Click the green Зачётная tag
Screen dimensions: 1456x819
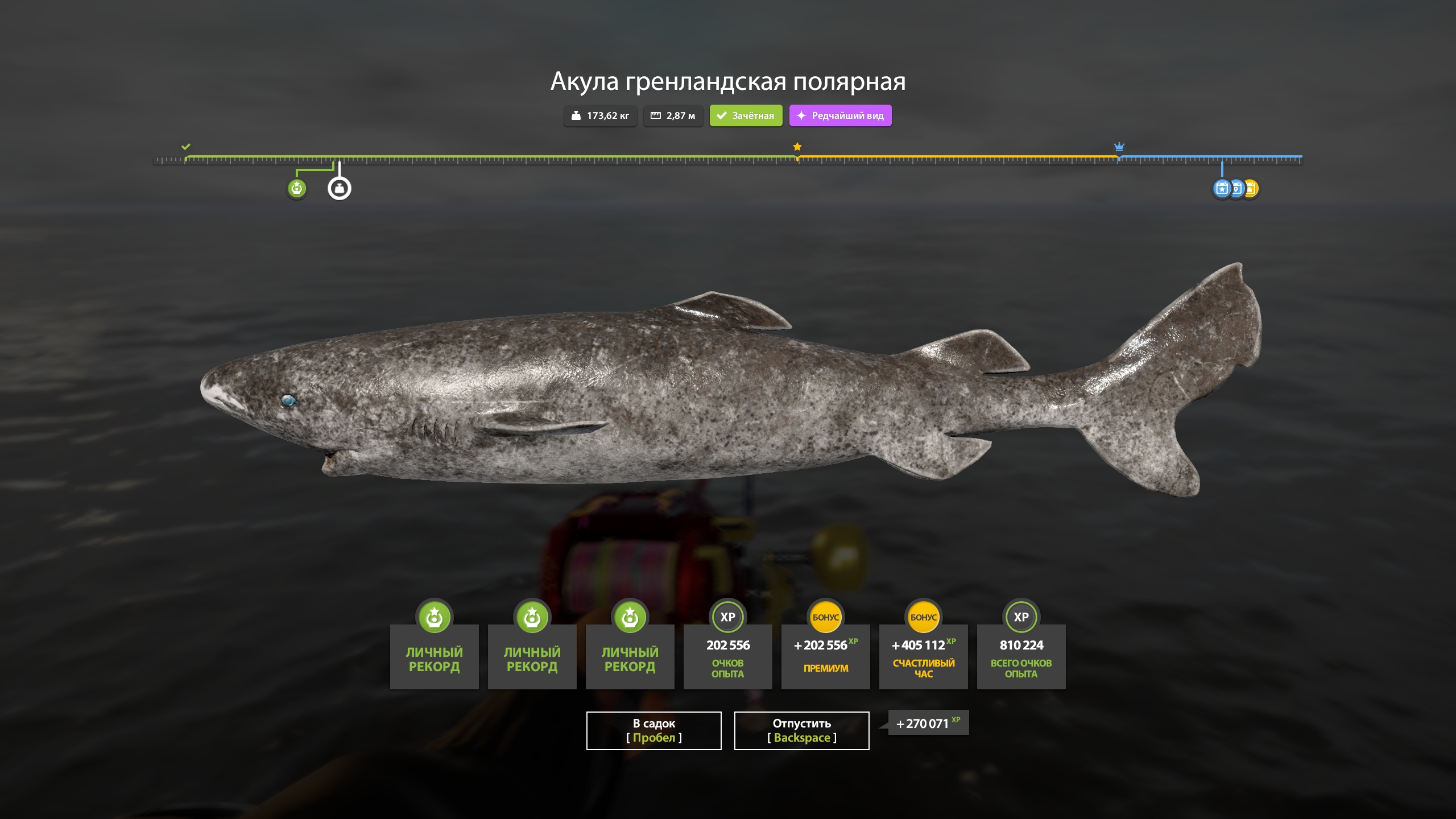point(746,115)
